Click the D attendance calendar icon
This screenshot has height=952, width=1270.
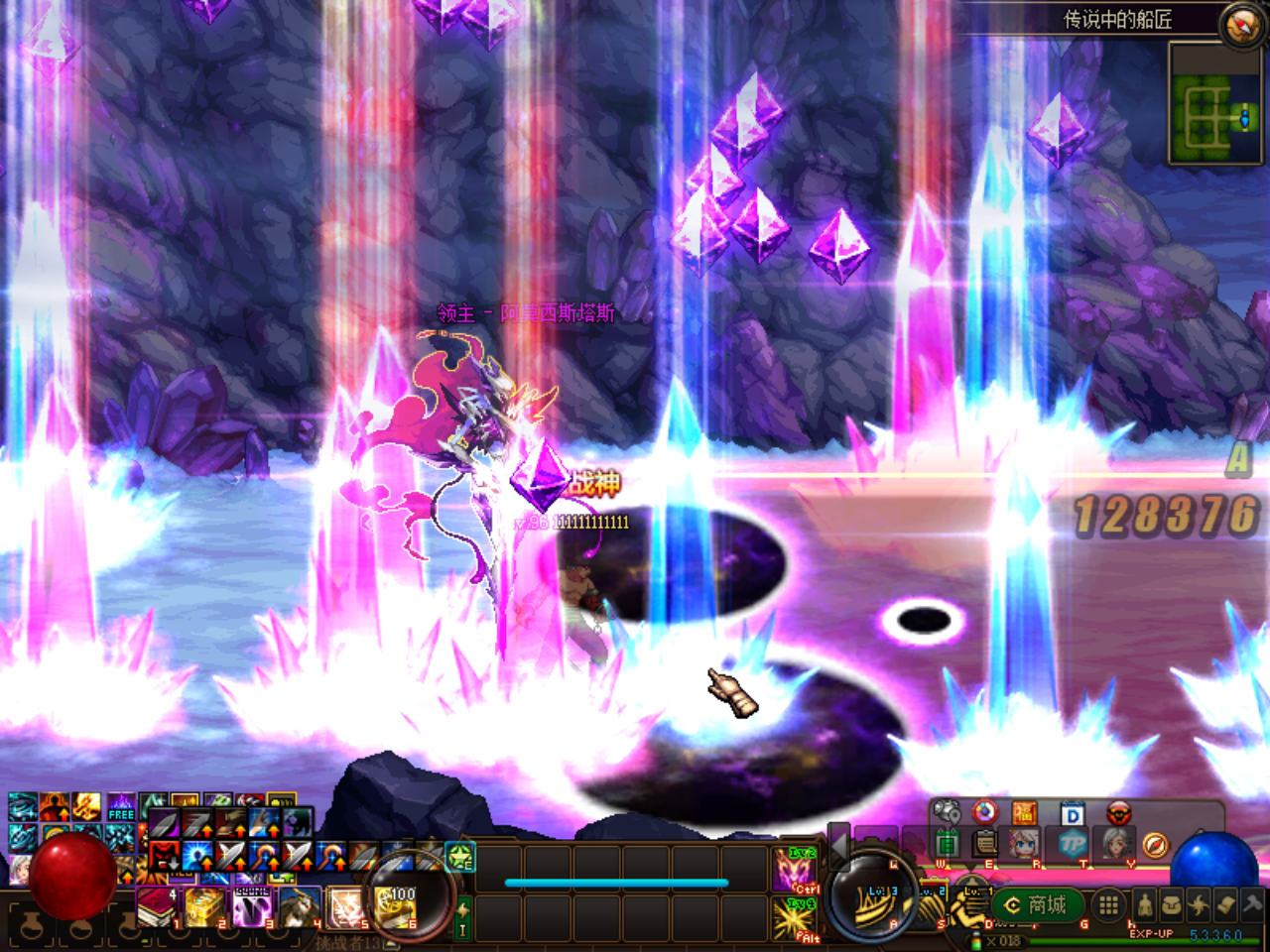tap(1072, 813)
